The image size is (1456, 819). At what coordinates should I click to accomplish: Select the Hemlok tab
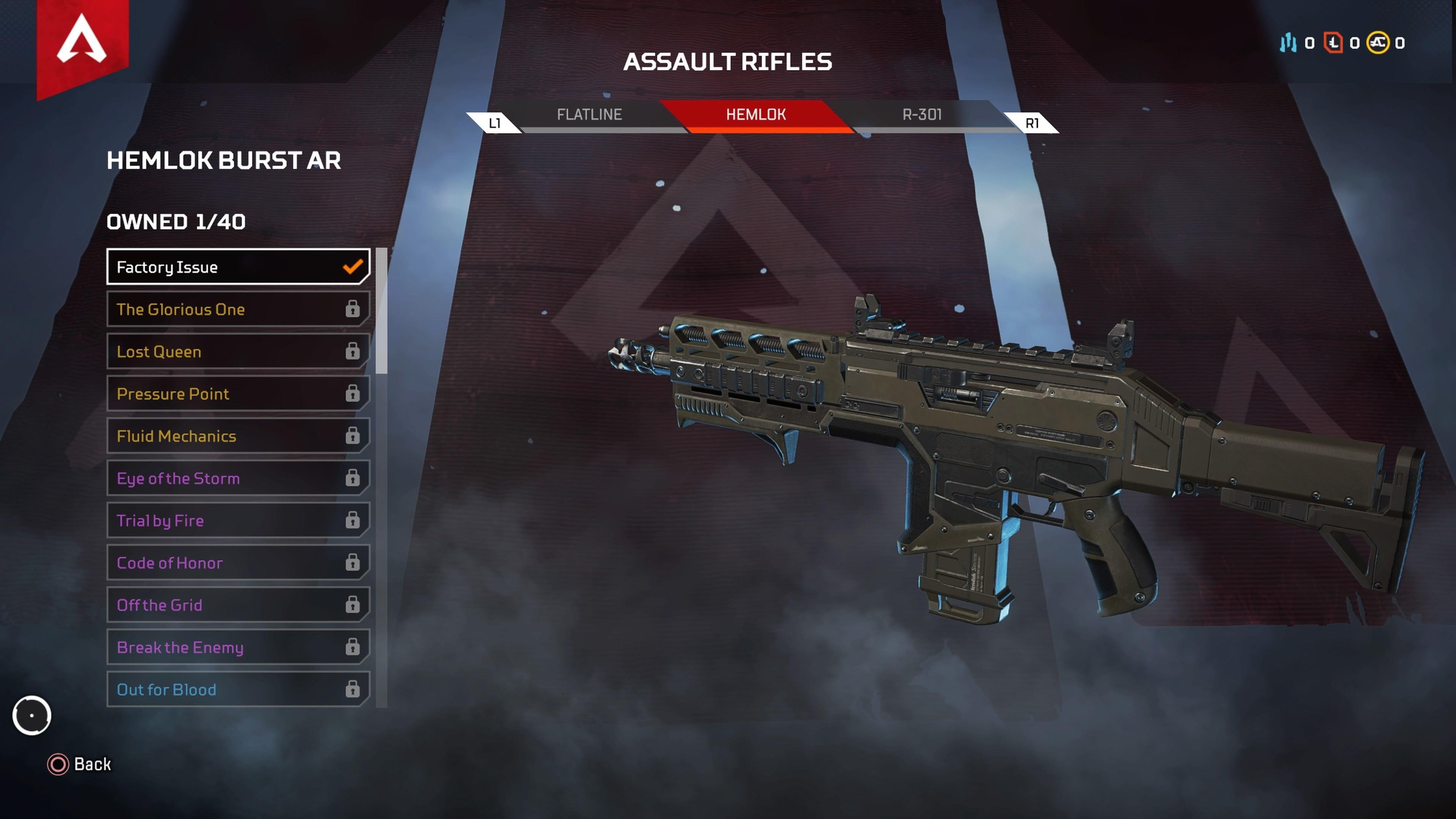pyautogui.click(x=756, y=115)
